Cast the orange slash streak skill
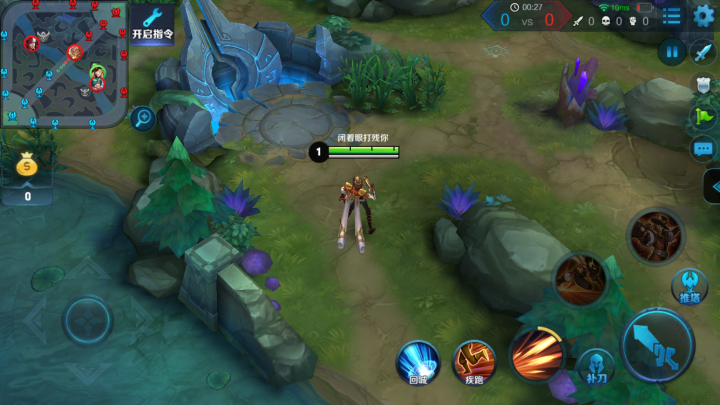This screenshot has height=405, width=720. click(x=537, y=354)
